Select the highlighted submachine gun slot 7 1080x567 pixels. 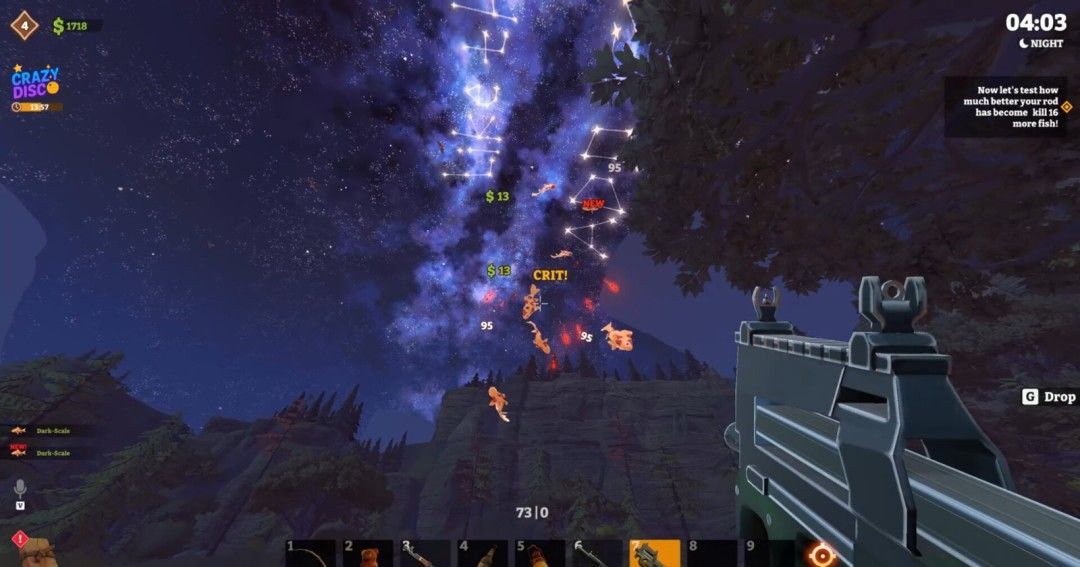654,553
